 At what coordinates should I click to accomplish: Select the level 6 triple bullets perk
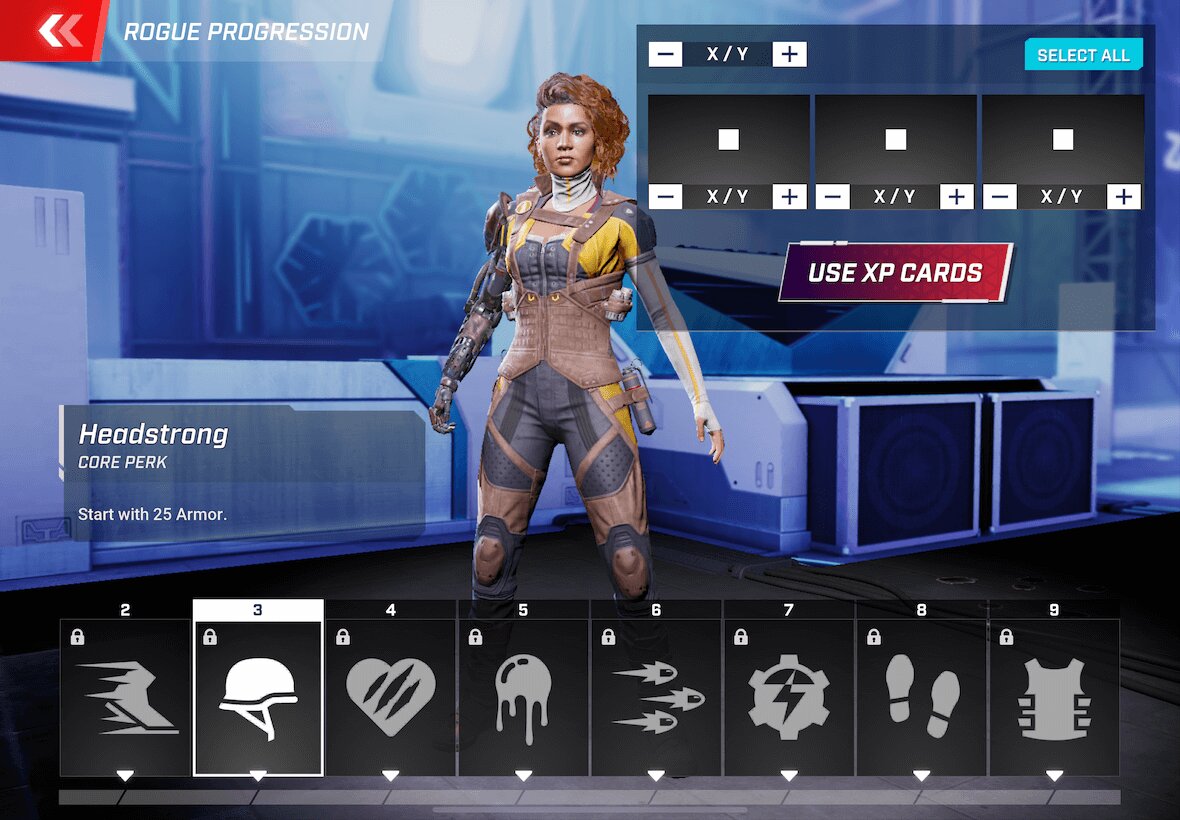point(656,697)
